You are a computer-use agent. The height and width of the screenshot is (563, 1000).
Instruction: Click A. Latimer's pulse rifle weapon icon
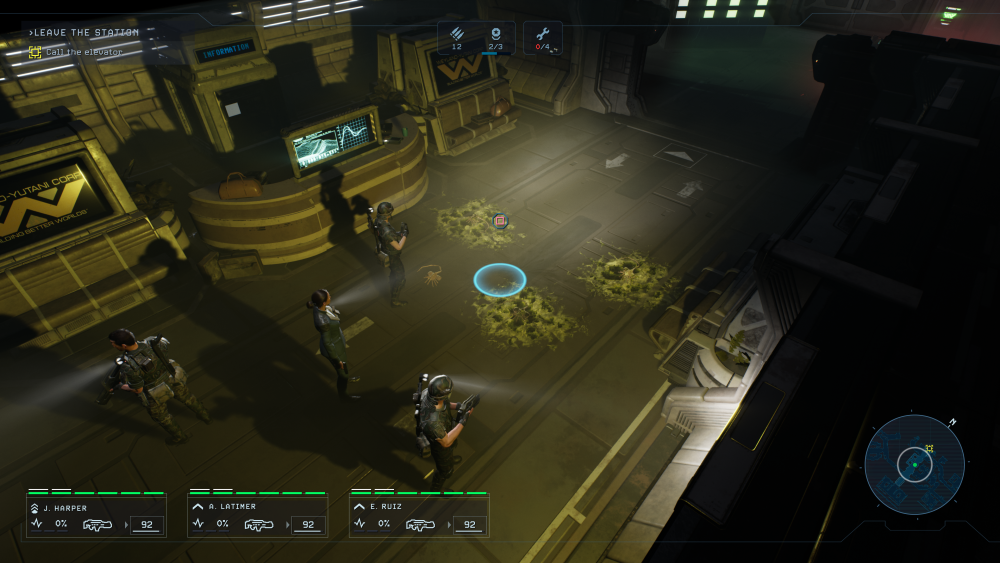coord(259,524)
